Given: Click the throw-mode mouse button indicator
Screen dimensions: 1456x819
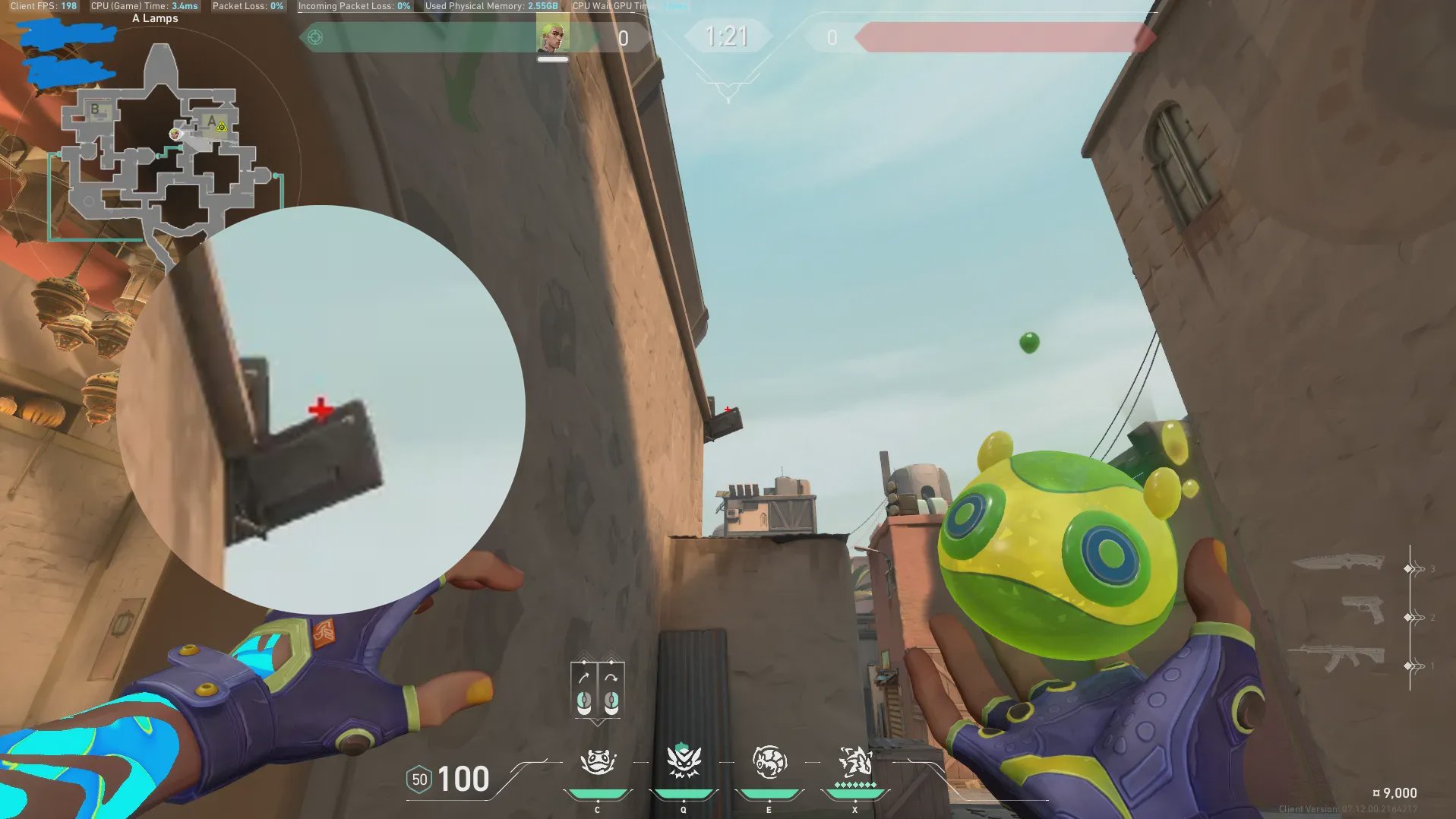Looking at the screenshot, I should [x=597, y=691].
